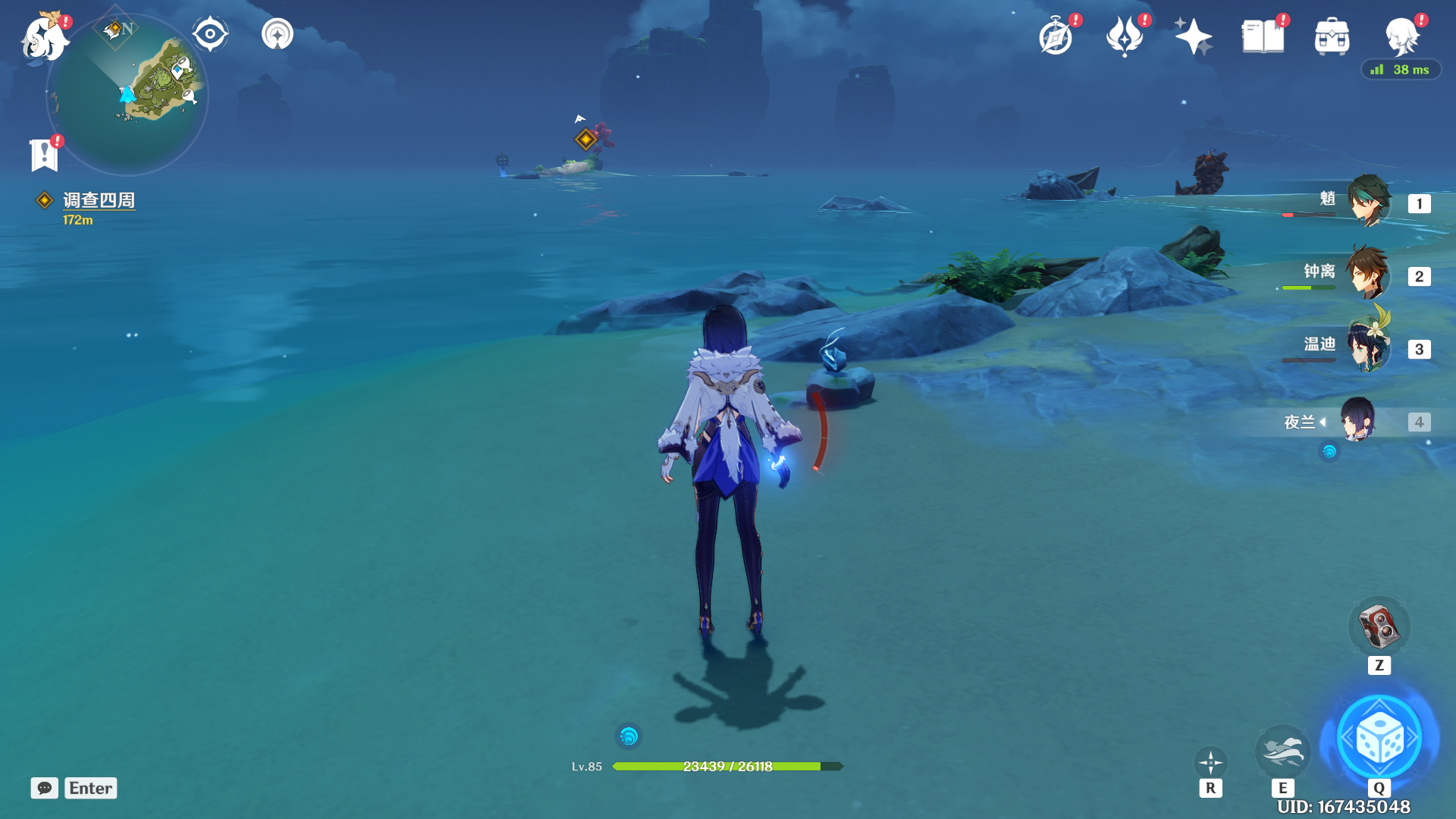Open the quest journal bookmark icon

pos(44,155)
